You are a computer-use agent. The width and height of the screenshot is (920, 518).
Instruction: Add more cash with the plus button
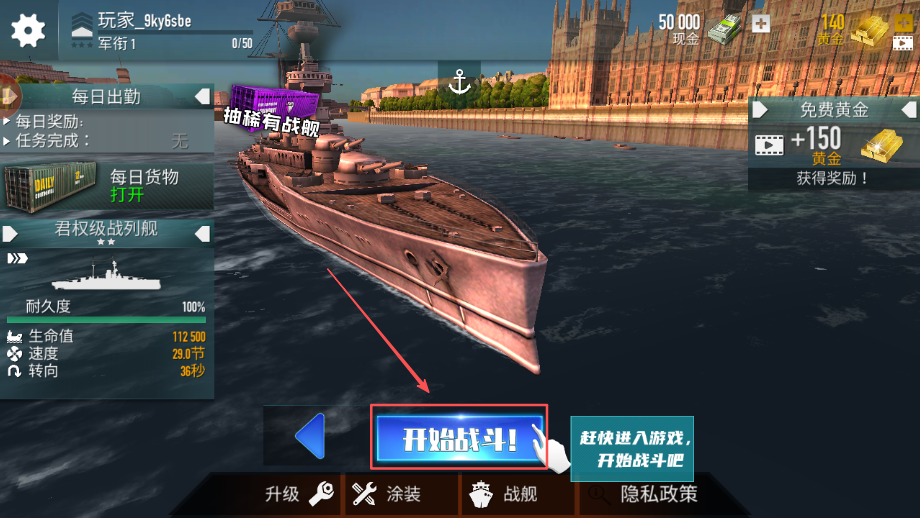pos(761,23)
